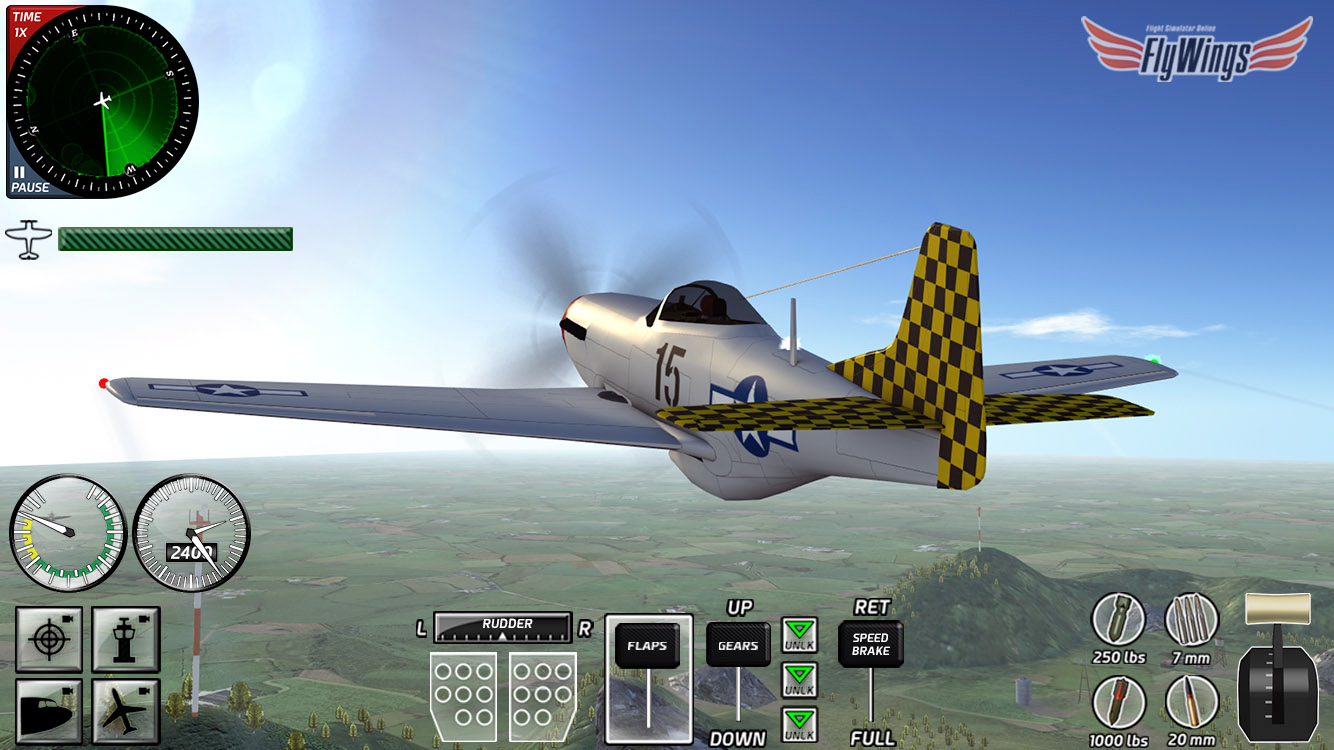Switch to the cockpit camera view
1334x750 pixels.
click(x=48, y=711)
